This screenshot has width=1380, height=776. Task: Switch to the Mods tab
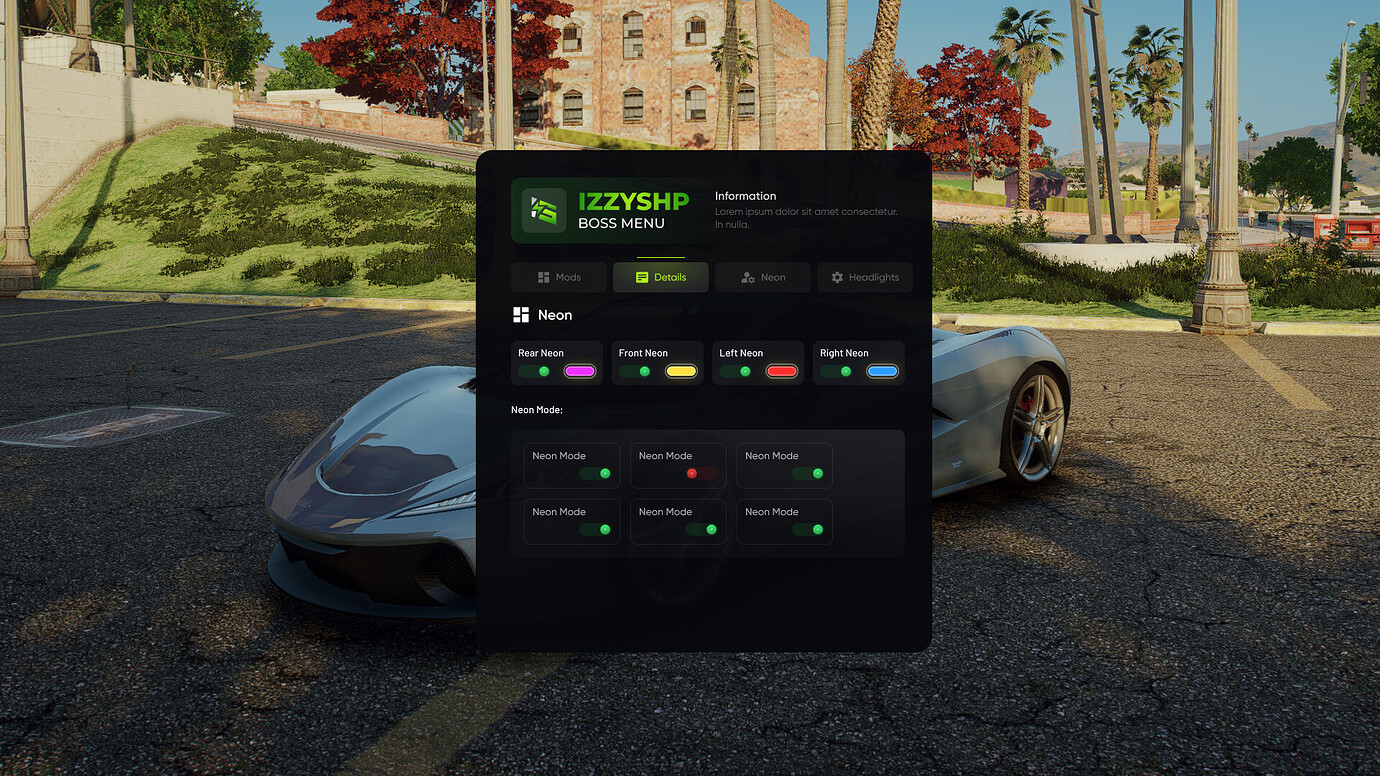pos(558,277)
